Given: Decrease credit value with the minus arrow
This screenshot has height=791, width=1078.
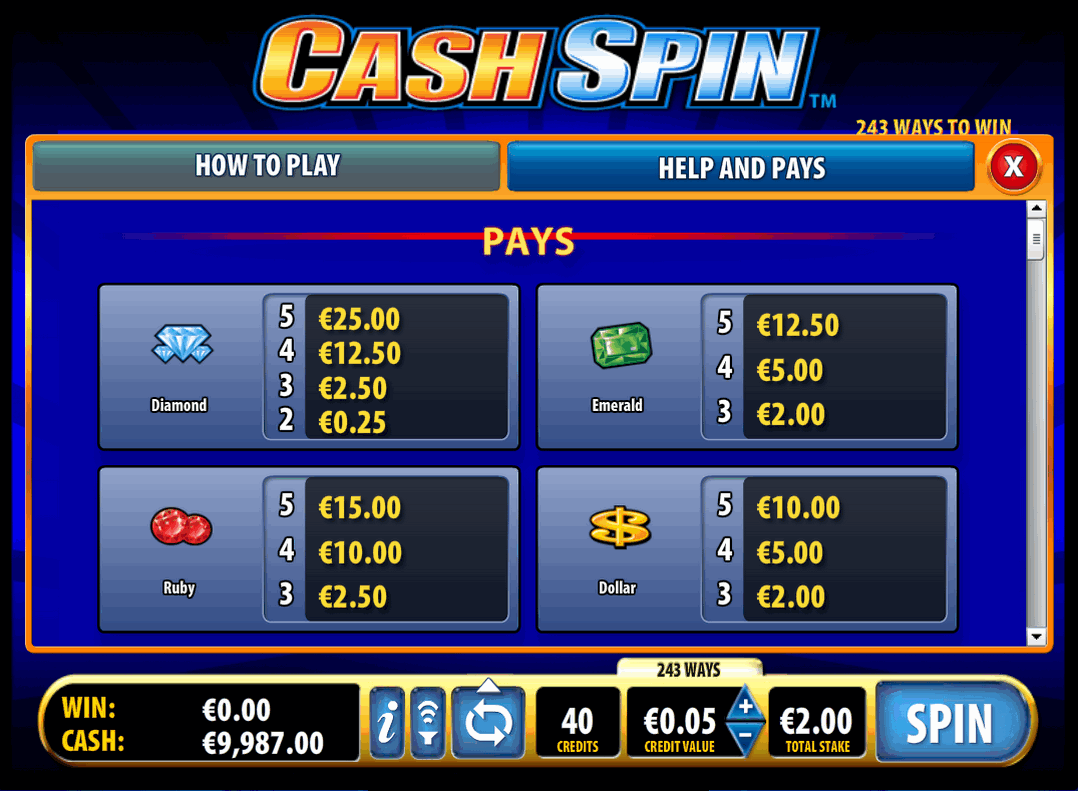Looking at the screenshot, I should tap(745, 737).
